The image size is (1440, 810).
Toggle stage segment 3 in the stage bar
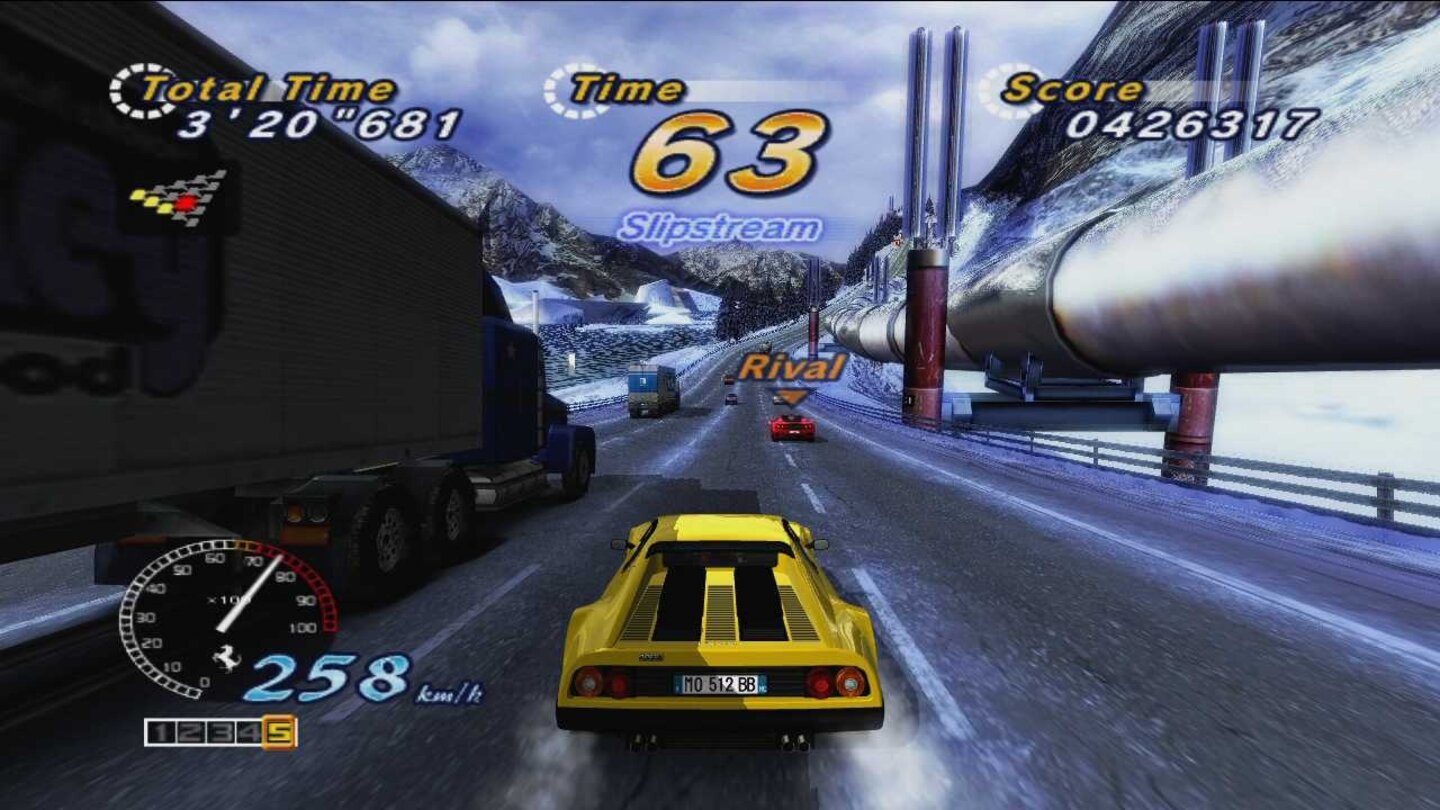click(218, 733)
